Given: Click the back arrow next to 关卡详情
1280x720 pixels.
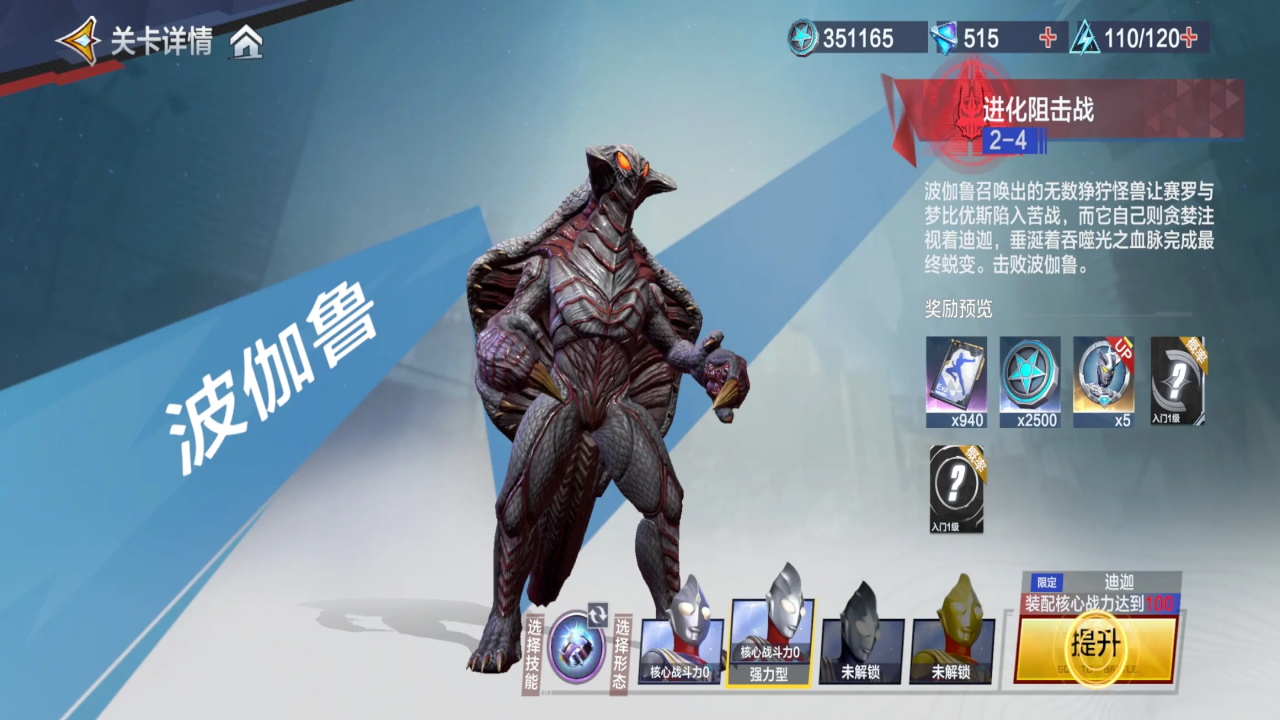Looking at the screenshot, I should [78, 41].
